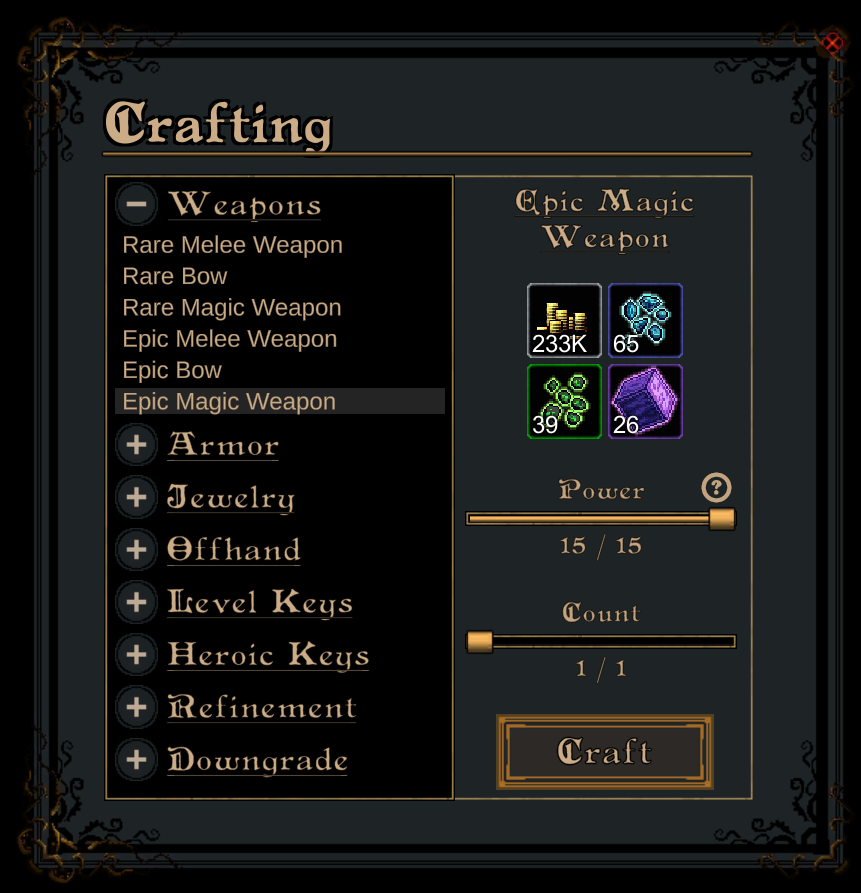
Task: Click the gold coins cost icon
Action: (x=564, y=320)
